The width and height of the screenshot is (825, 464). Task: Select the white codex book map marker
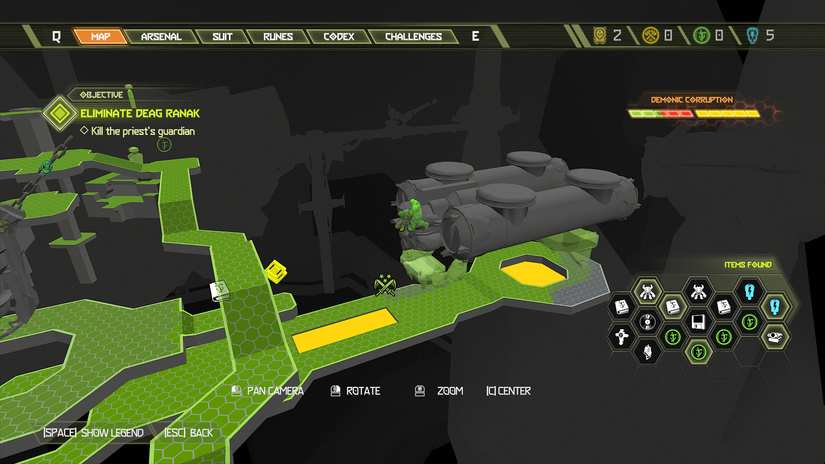pyautogui.click(x=220, y=291)
